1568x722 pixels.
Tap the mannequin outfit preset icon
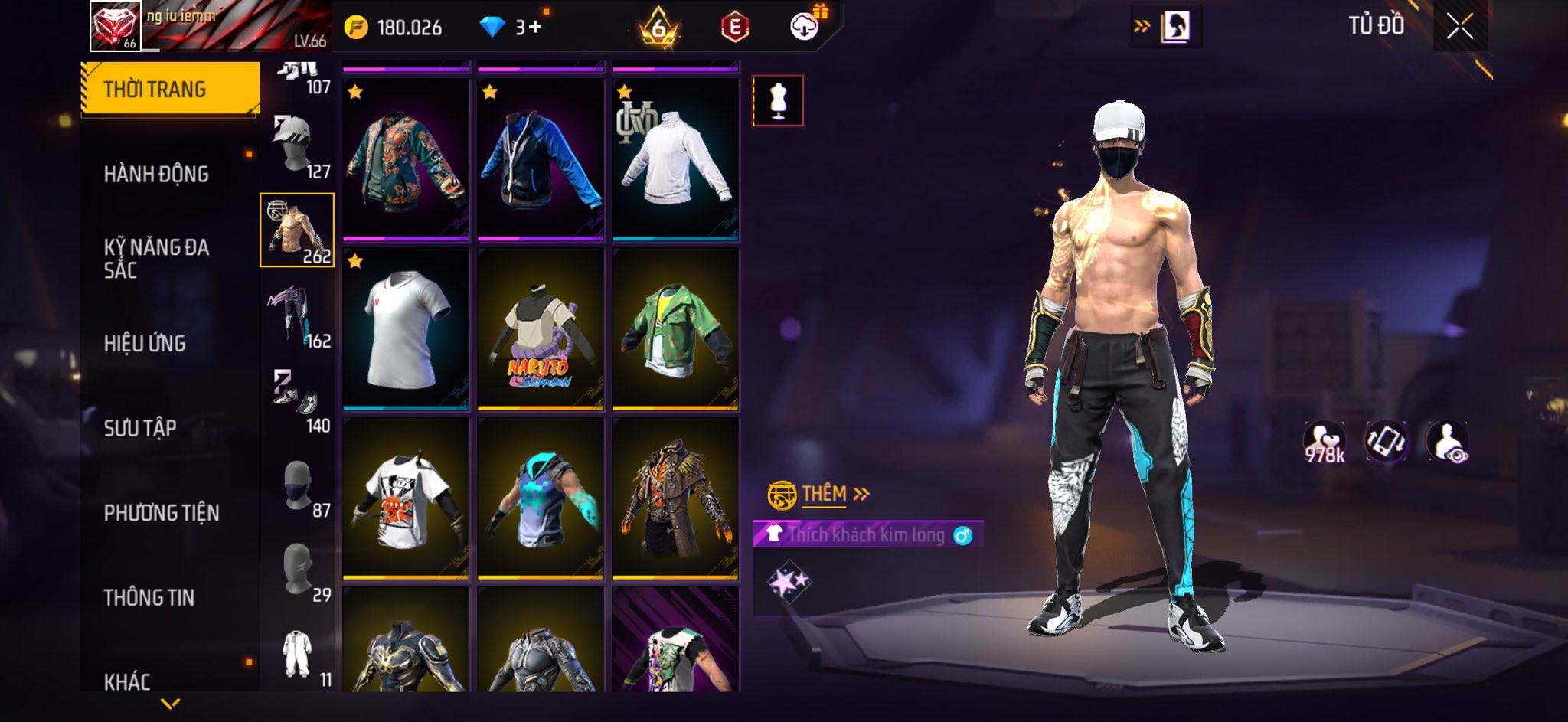[x=778, y=101]
